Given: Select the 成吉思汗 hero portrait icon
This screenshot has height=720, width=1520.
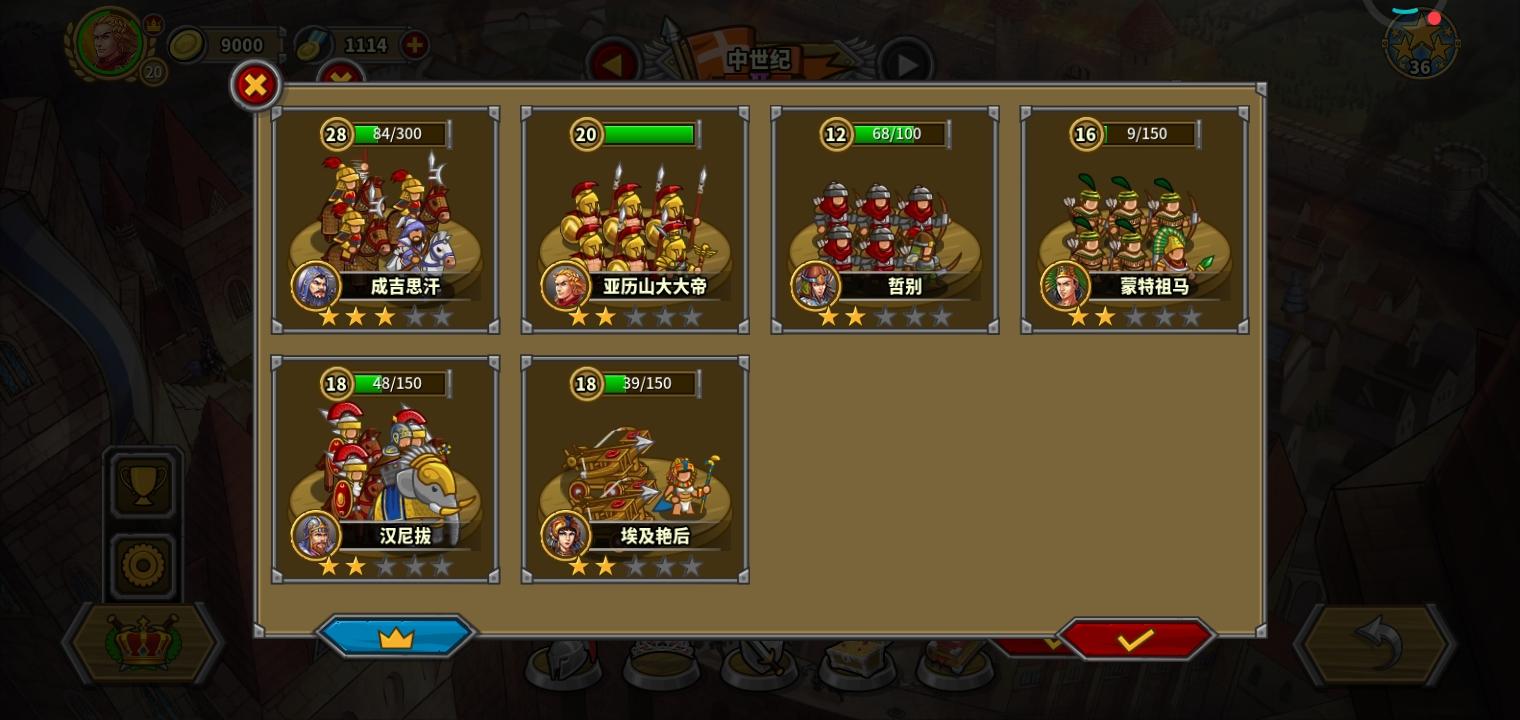Looking at the screenshot, I should pos(316,287).
